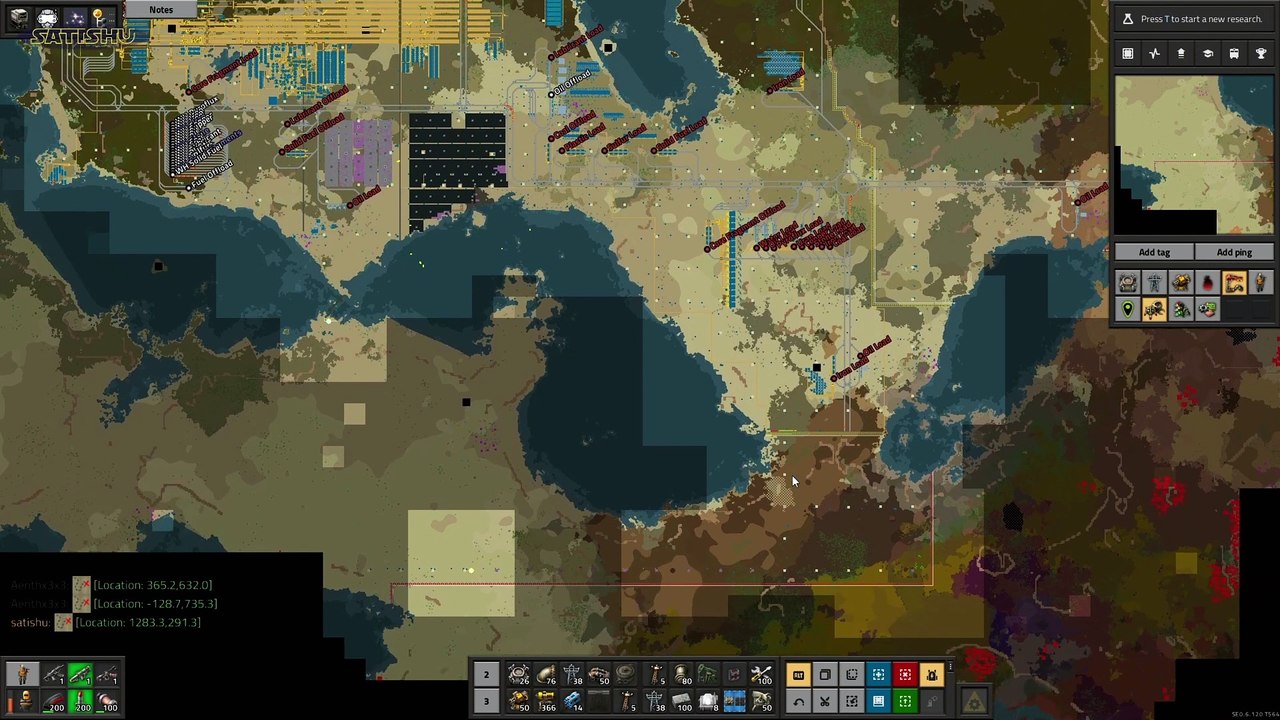Select the repair pack slot with wrench
Viewport: 1280px width, 720px height.
point(761,675)
